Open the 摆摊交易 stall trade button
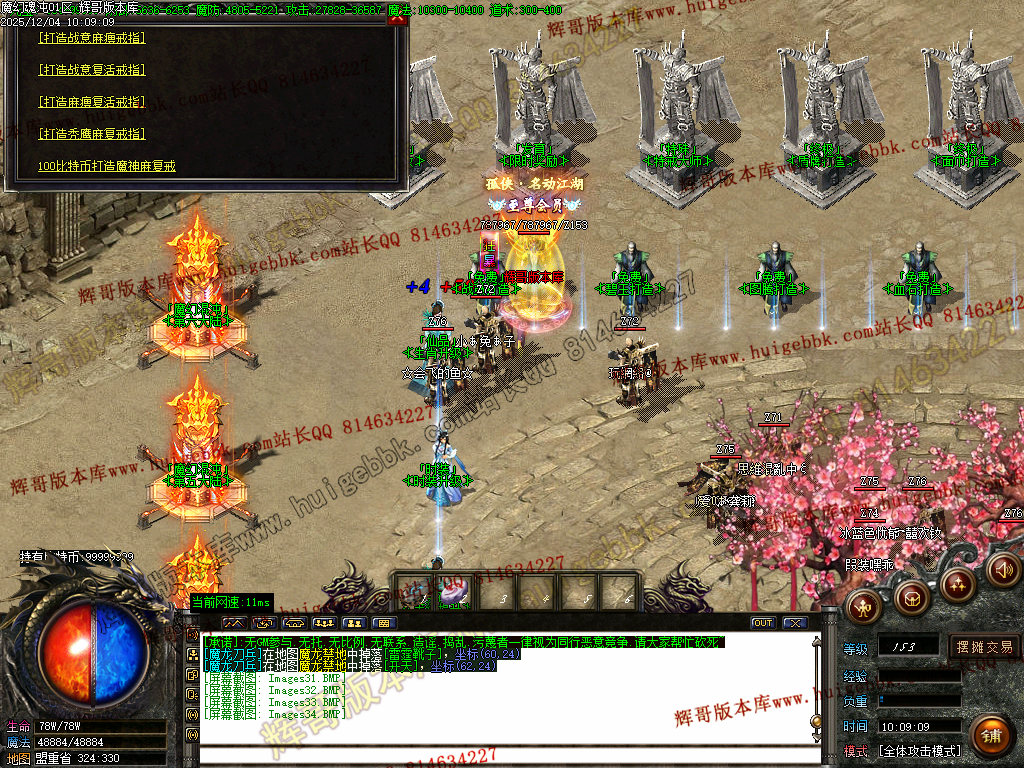The image size is (1024, 768). tap(984, 647)
